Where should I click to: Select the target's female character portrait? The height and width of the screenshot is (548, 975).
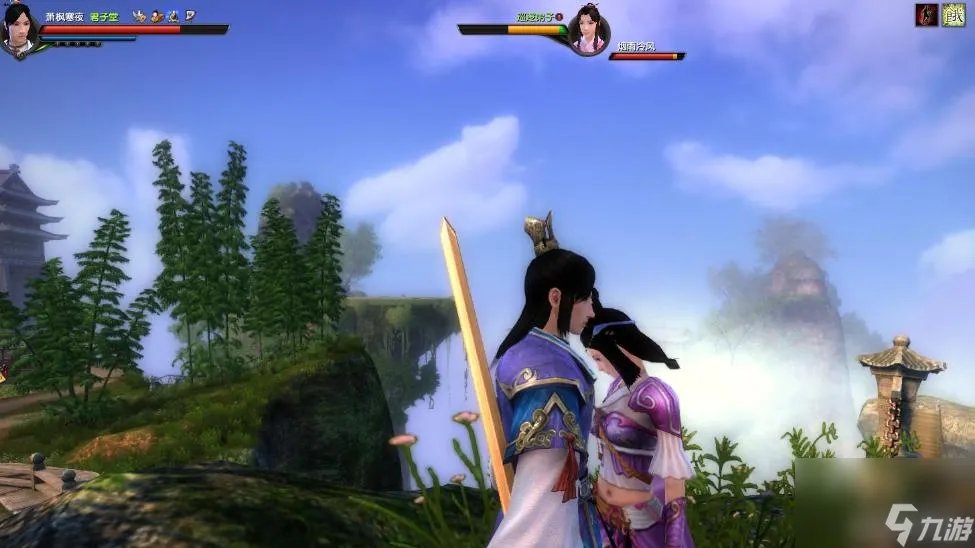pos(589,29)
